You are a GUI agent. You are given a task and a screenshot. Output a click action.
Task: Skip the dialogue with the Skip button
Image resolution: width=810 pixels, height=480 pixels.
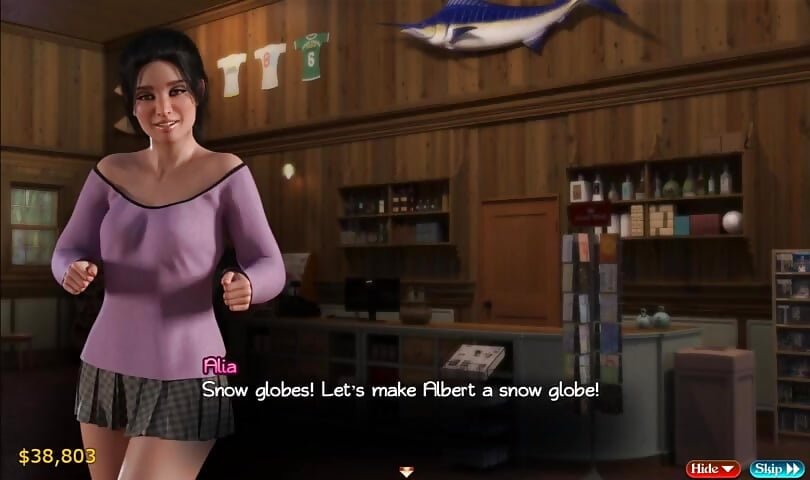click(x=776, y=467)
